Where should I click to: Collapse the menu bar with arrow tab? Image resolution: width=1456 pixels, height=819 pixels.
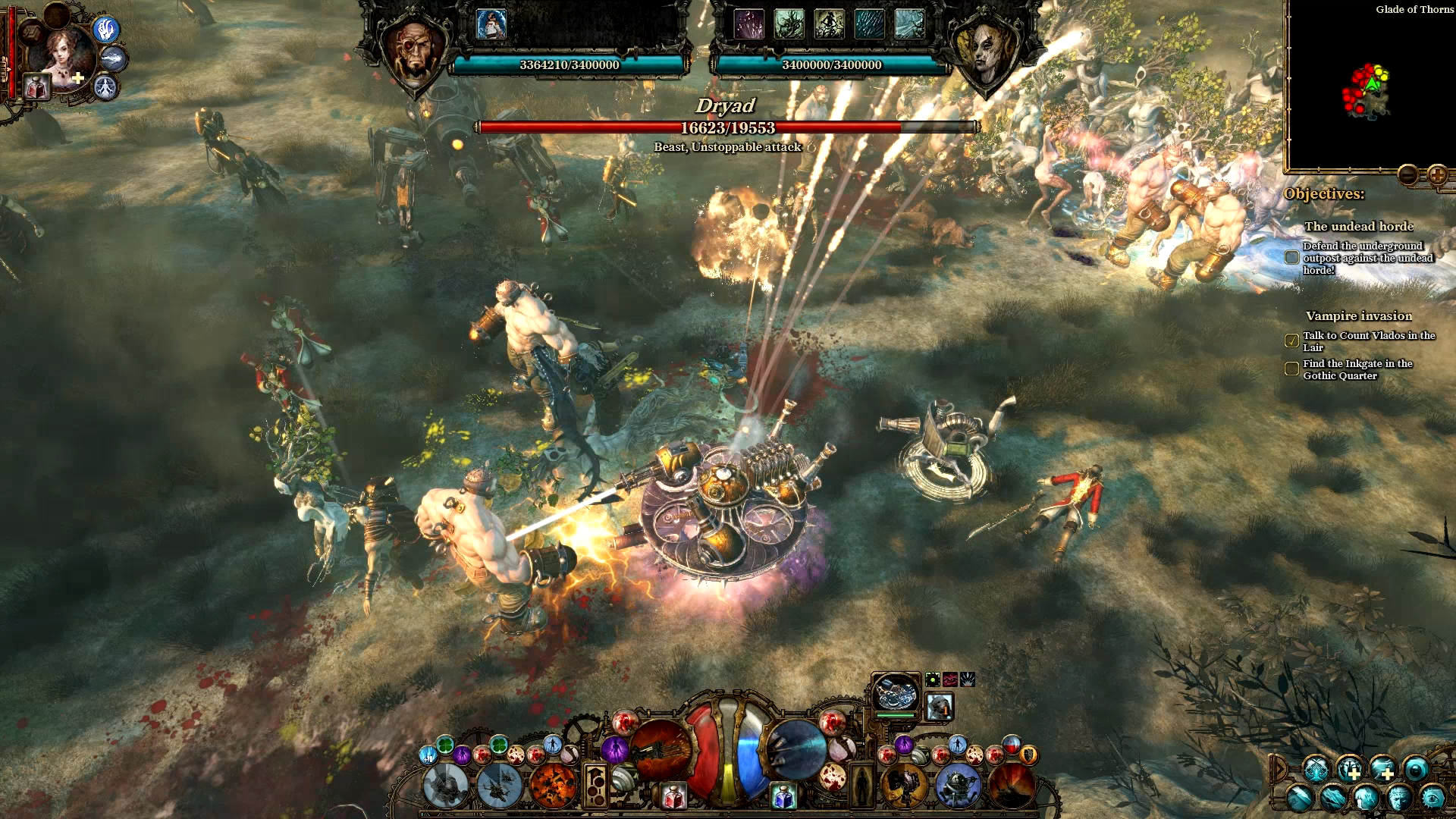pyautogui.click(x=1279, y=769)
